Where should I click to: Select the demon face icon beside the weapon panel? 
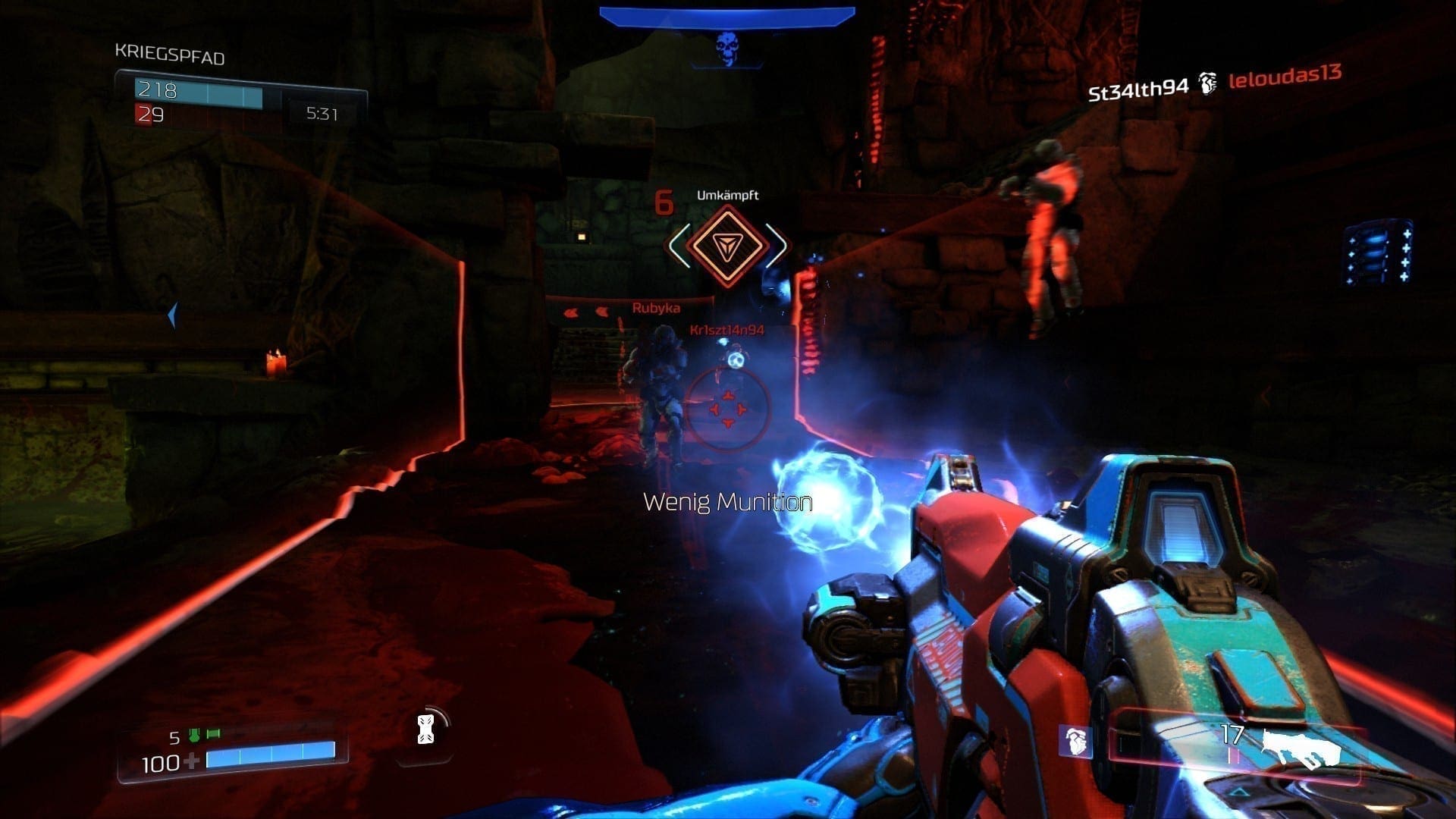pyautogui.click(x=1075, y=741)
